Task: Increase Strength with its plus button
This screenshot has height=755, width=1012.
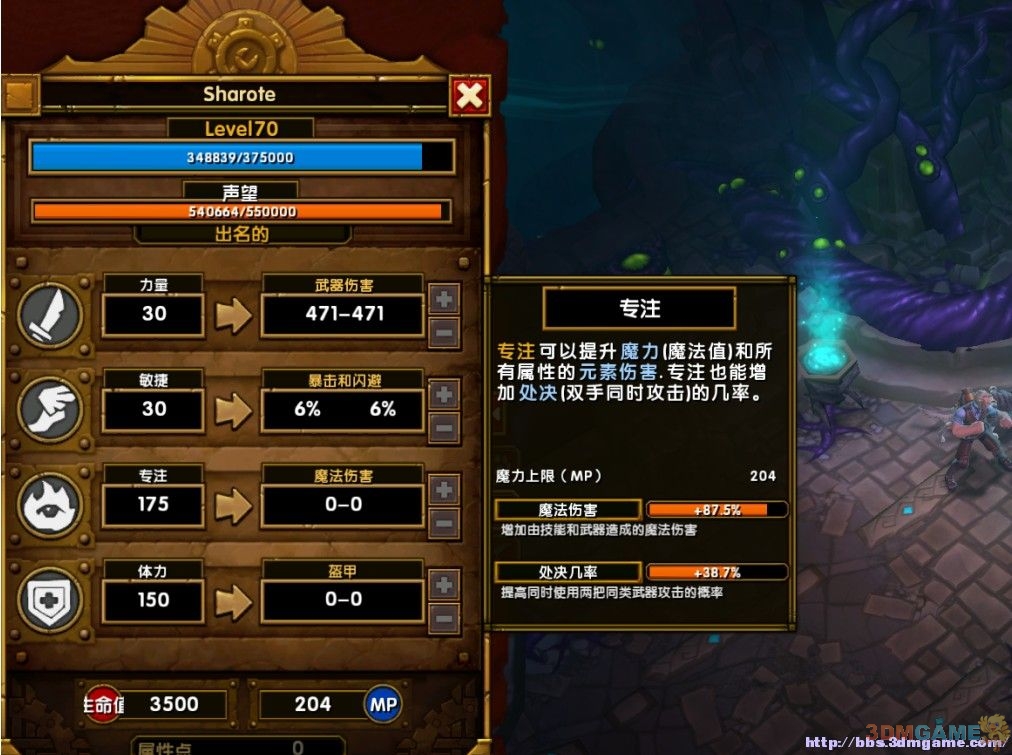Action: [445, 298]
